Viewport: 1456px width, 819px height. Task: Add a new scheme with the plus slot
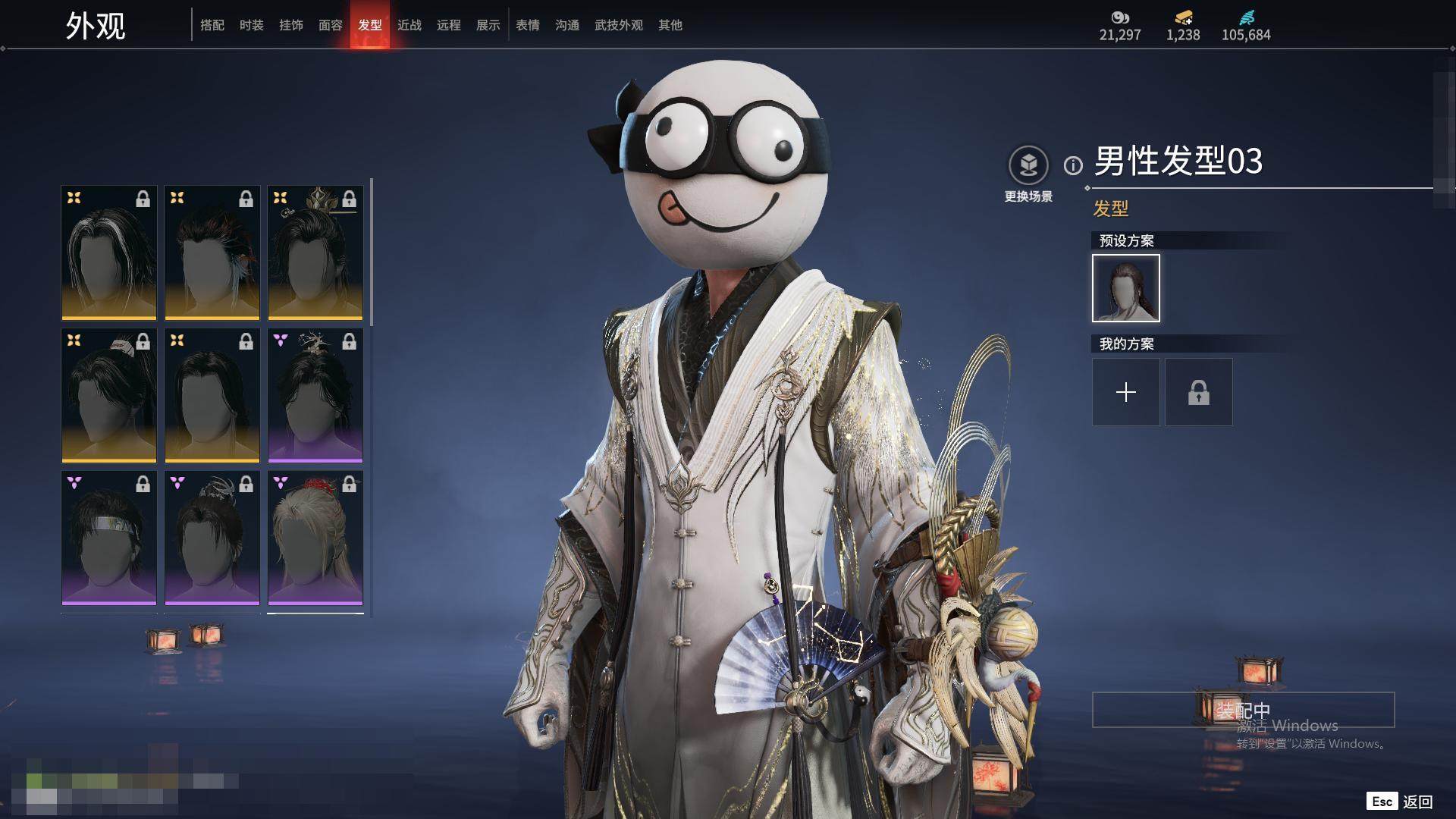tap(1126, 392)
